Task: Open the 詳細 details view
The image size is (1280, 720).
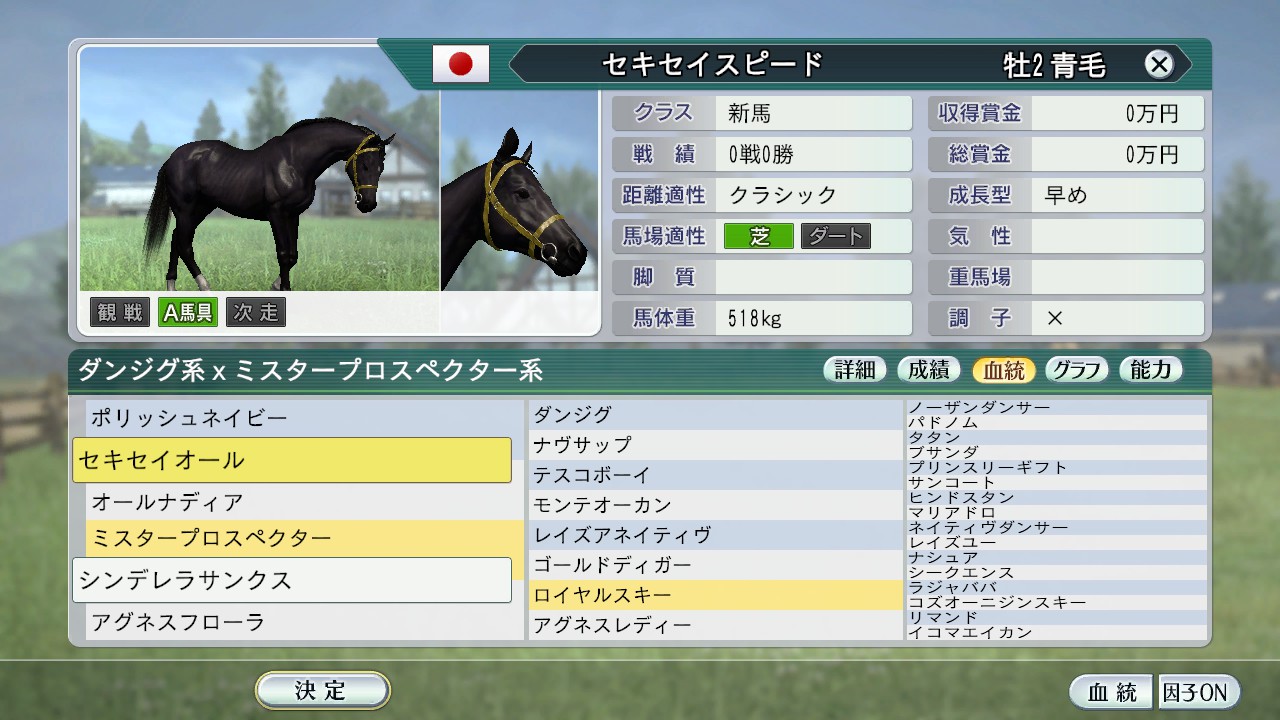Action: click(x=855, y=369)
